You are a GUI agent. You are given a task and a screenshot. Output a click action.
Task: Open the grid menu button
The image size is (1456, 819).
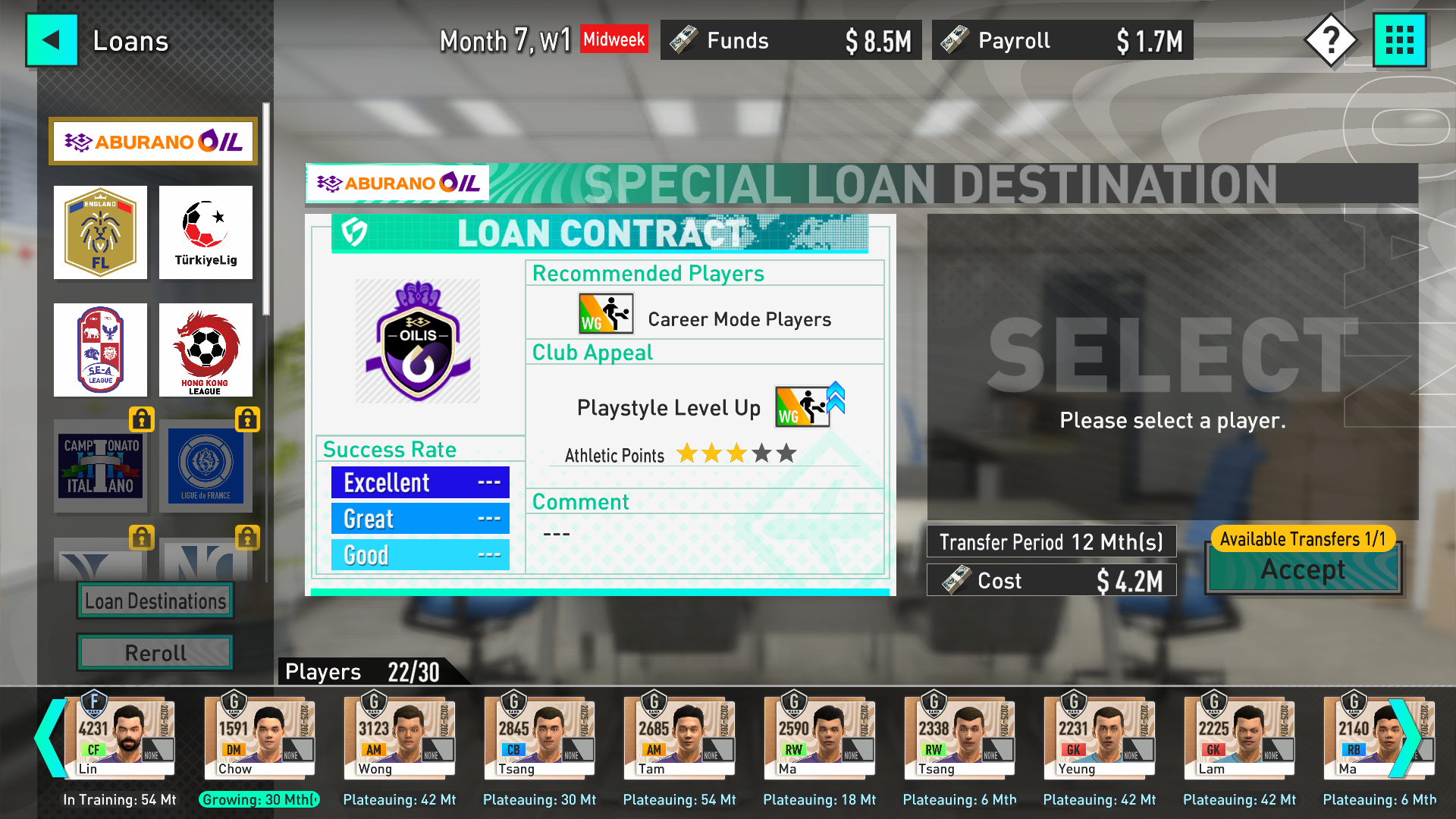1399,40
